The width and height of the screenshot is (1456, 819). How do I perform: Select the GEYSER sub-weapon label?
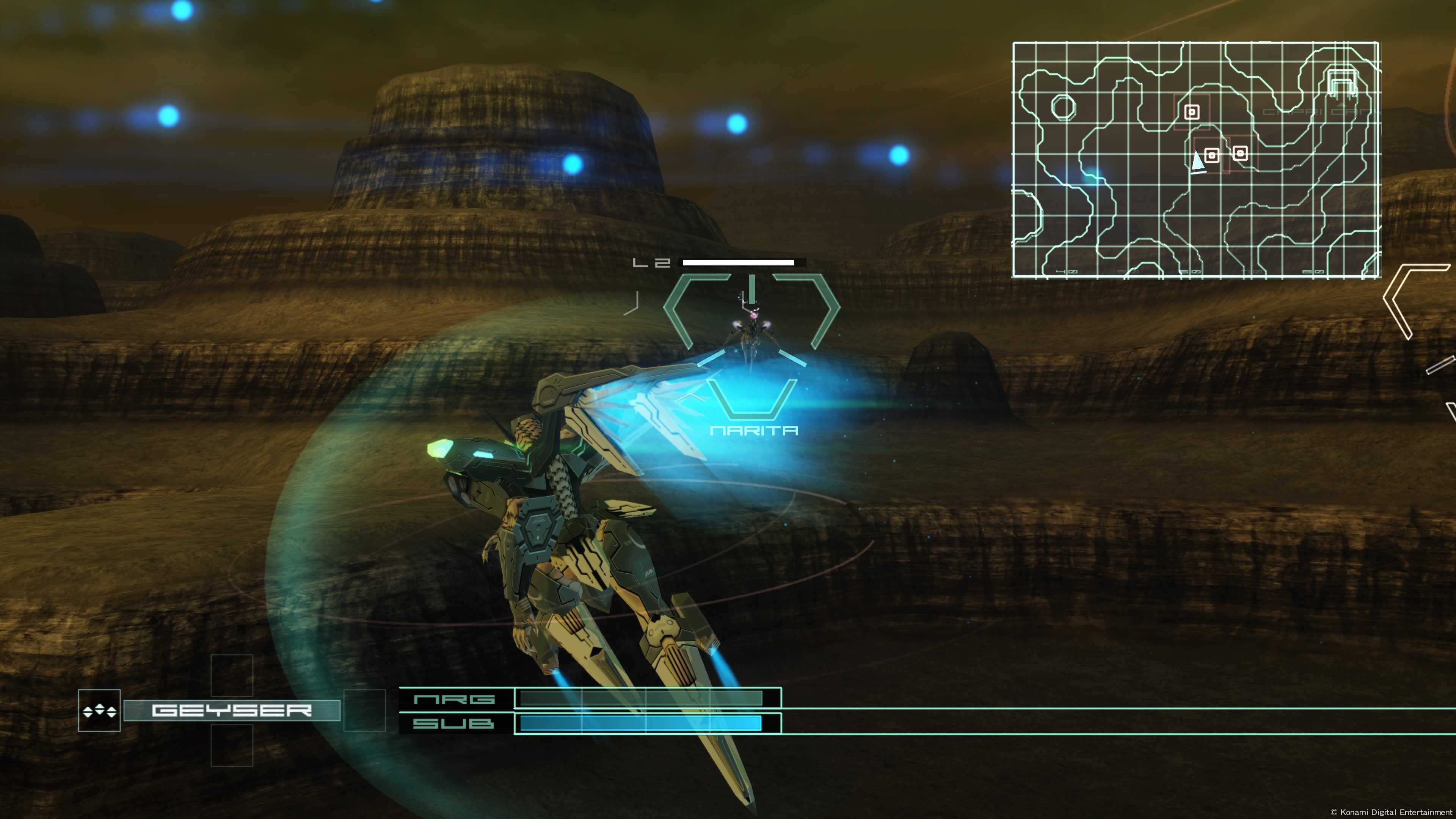[x=232, y=710]
